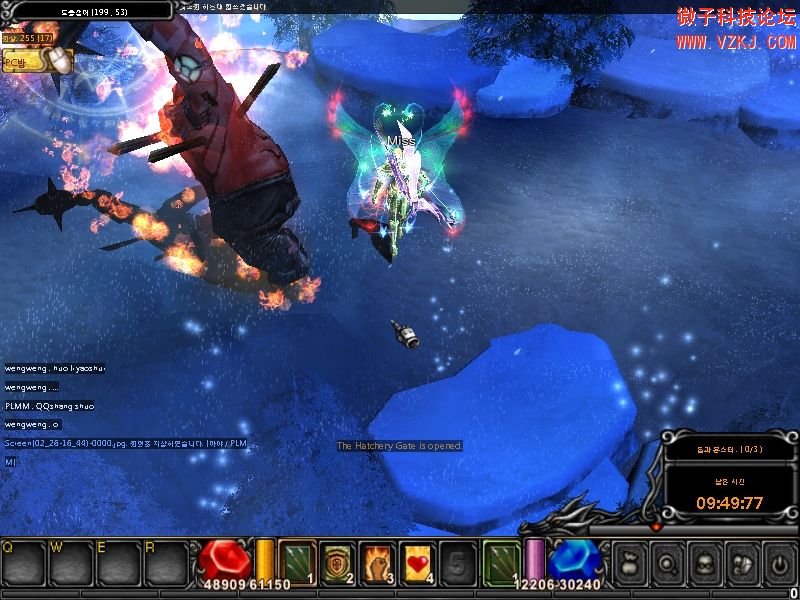Open the character face menu button

(705, 563)
